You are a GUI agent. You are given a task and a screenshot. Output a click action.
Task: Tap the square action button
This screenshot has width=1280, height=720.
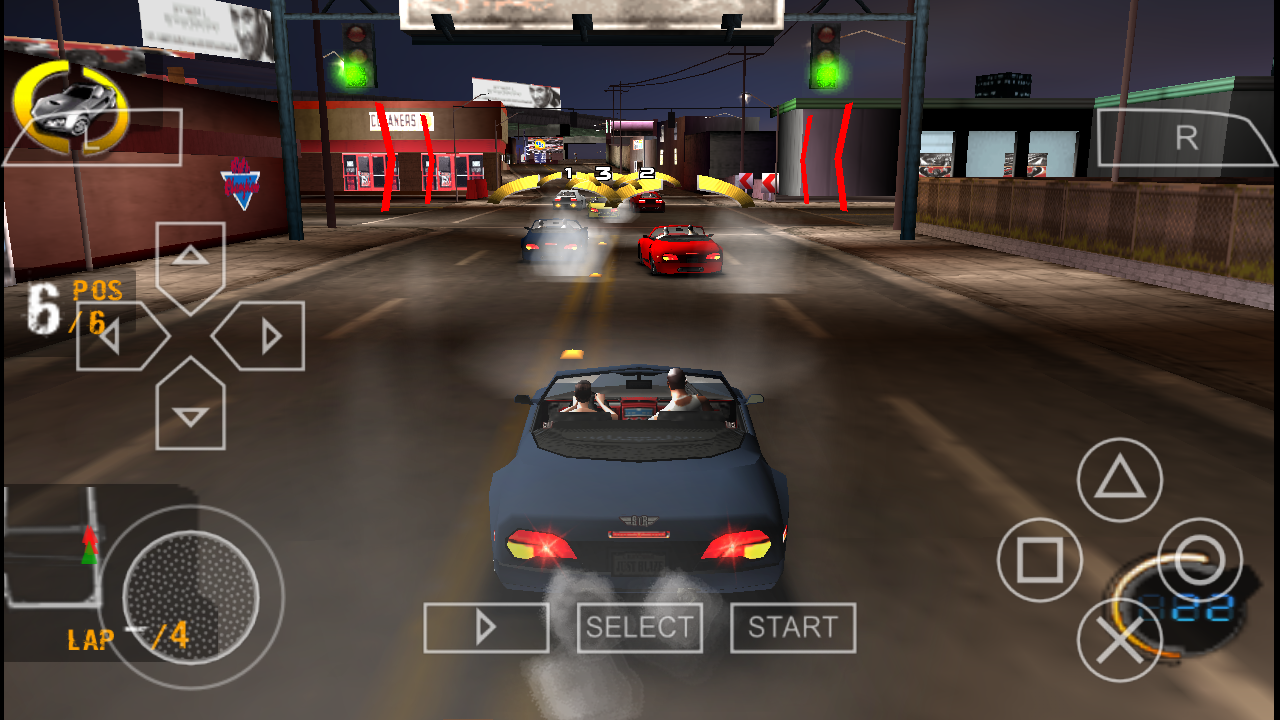pyautogui.click(x=1040, y=560)
